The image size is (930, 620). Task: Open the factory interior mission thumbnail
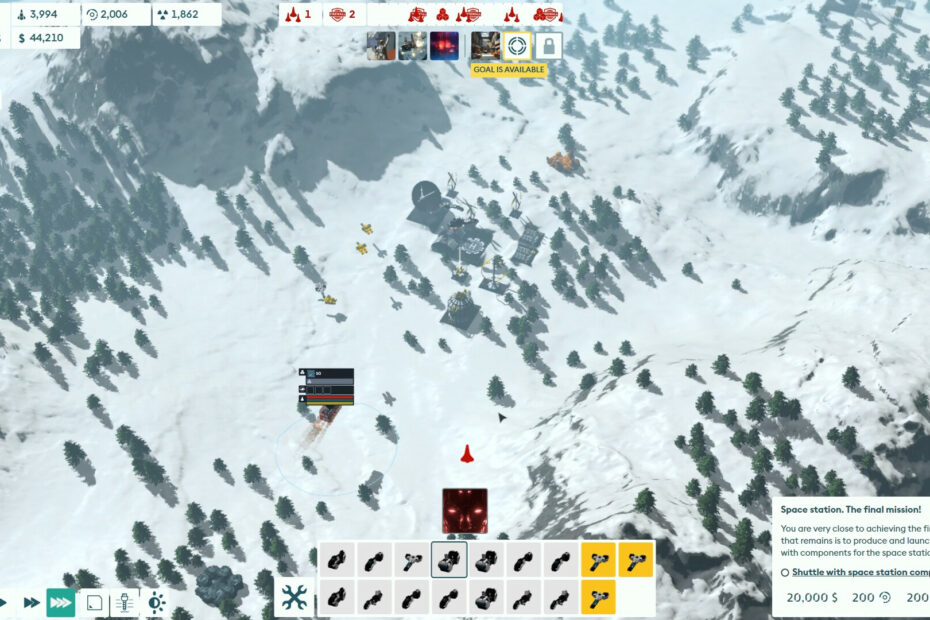coord(485,46)
